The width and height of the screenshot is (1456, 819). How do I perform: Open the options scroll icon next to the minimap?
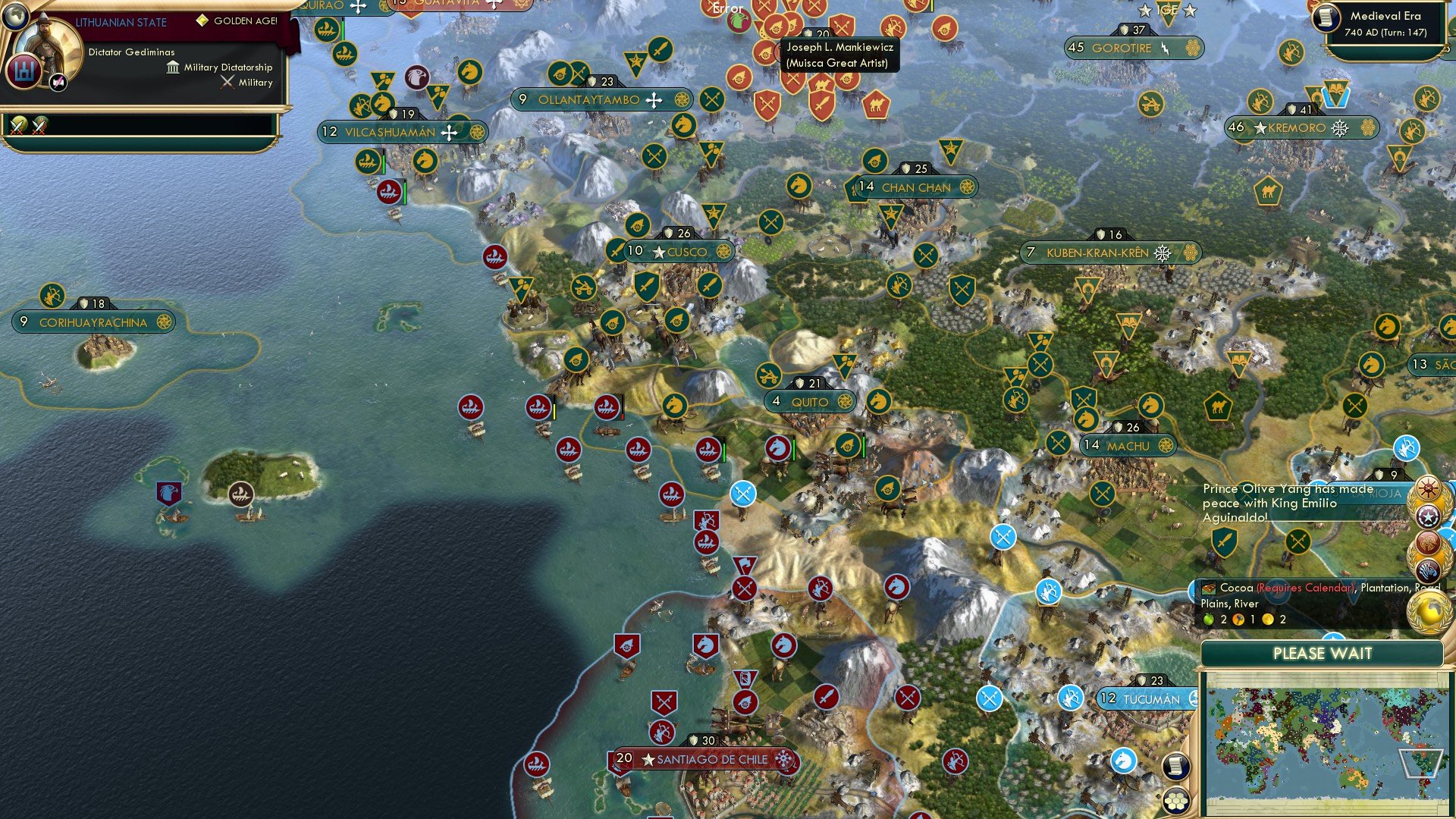(1176, 766)
